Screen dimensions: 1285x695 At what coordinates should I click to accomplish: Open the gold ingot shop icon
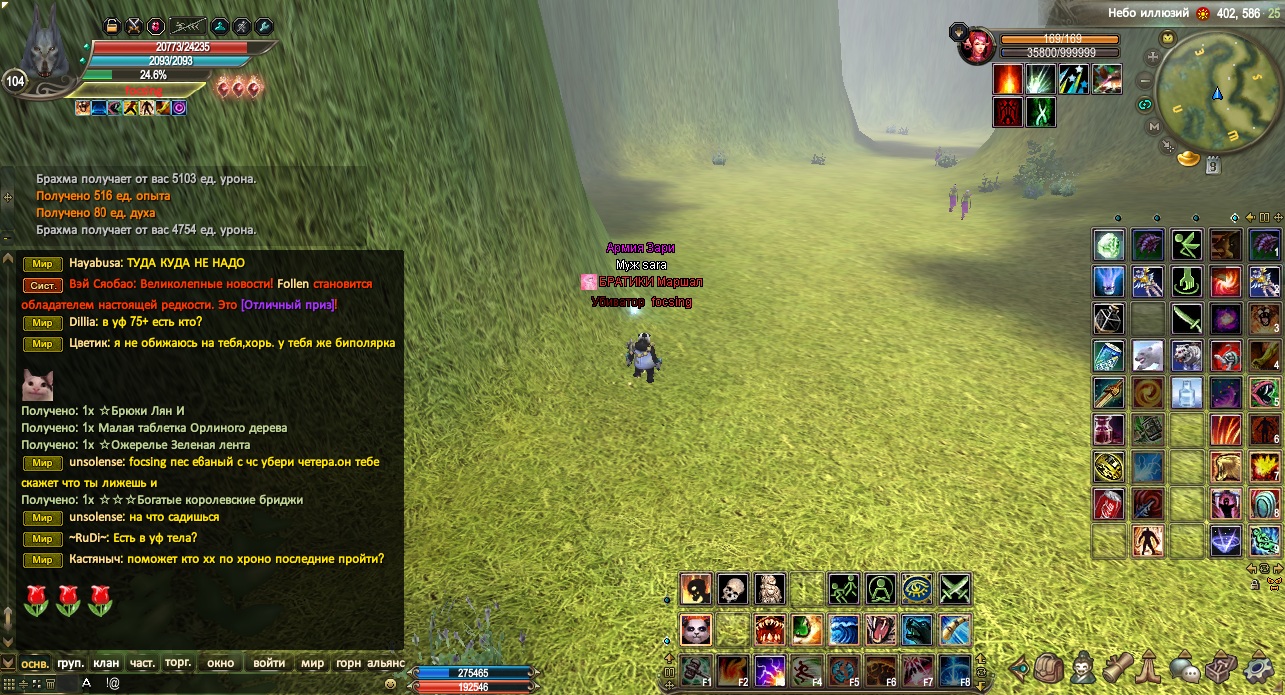[1188, 158]
